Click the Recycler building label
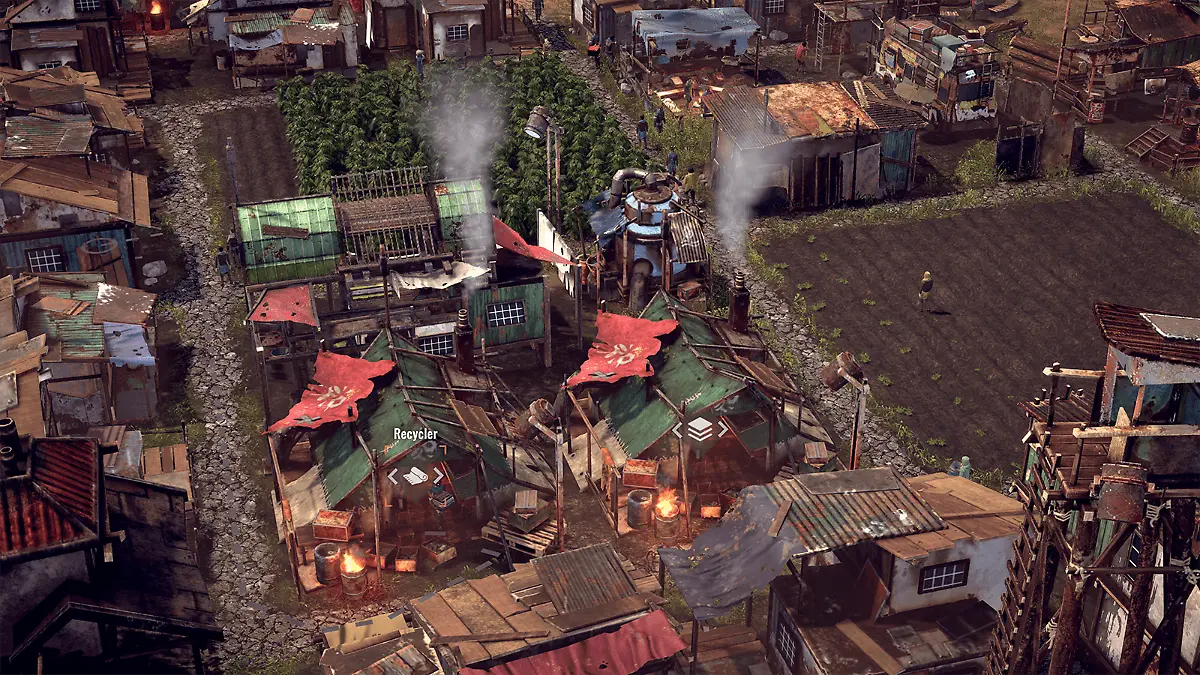The height and width of the screenshot is (675, 1200). (415, 434)
